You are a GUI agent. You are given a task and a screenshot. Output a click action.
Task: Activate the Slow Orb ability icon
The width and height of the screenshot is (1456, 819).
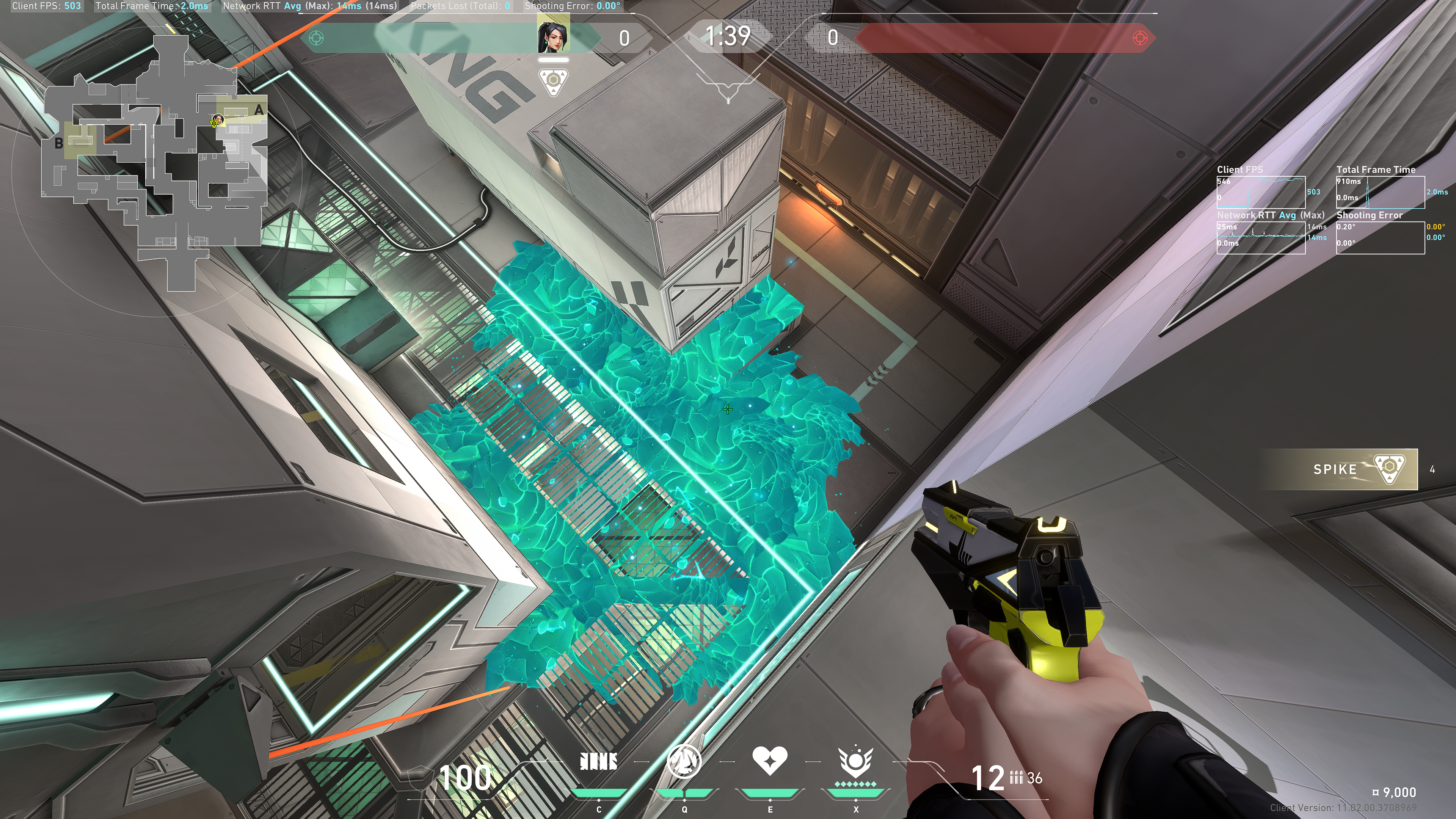pos(684,762)
